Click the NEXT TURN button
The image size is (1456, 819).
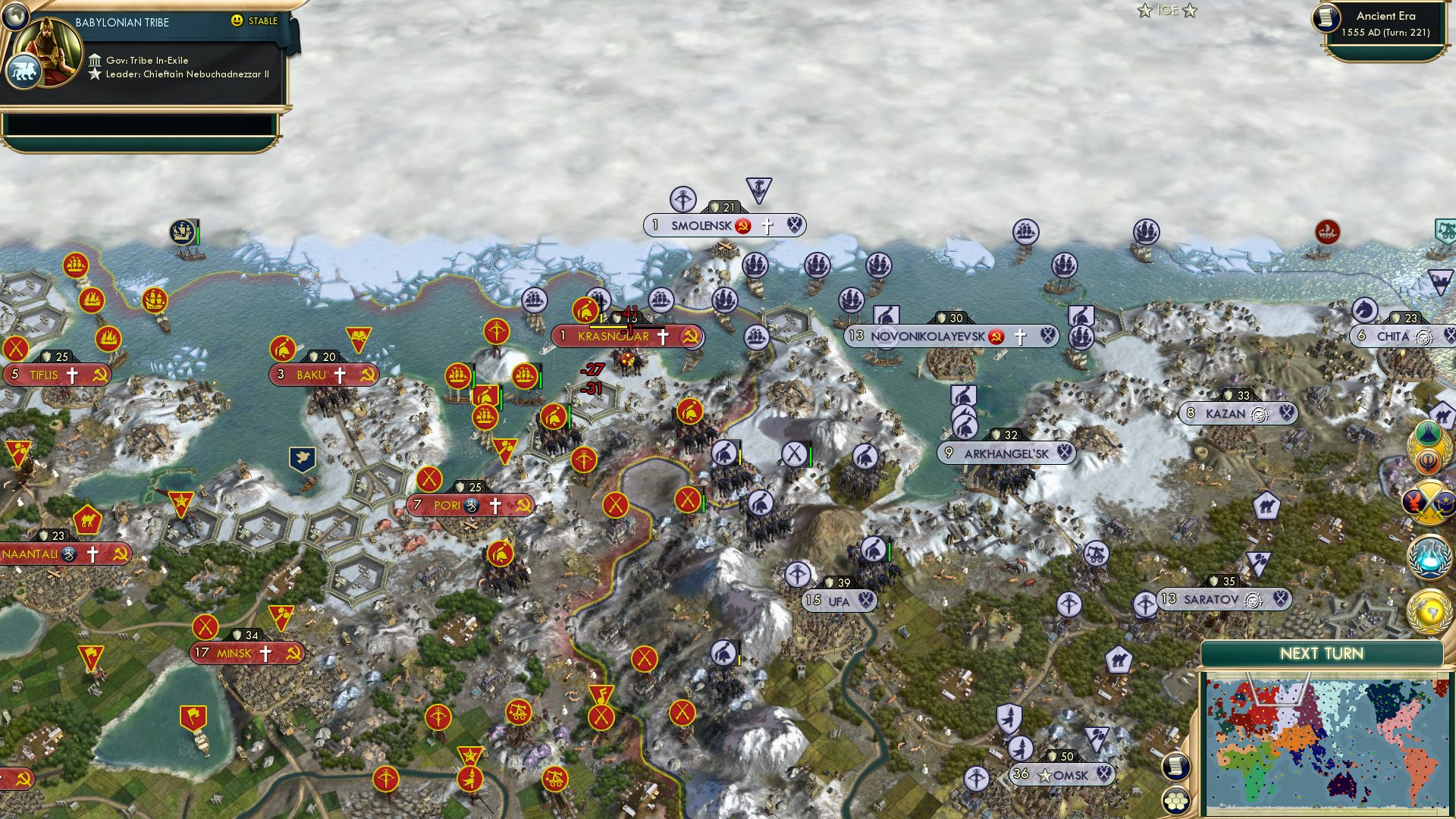(x=1323, y=652)
